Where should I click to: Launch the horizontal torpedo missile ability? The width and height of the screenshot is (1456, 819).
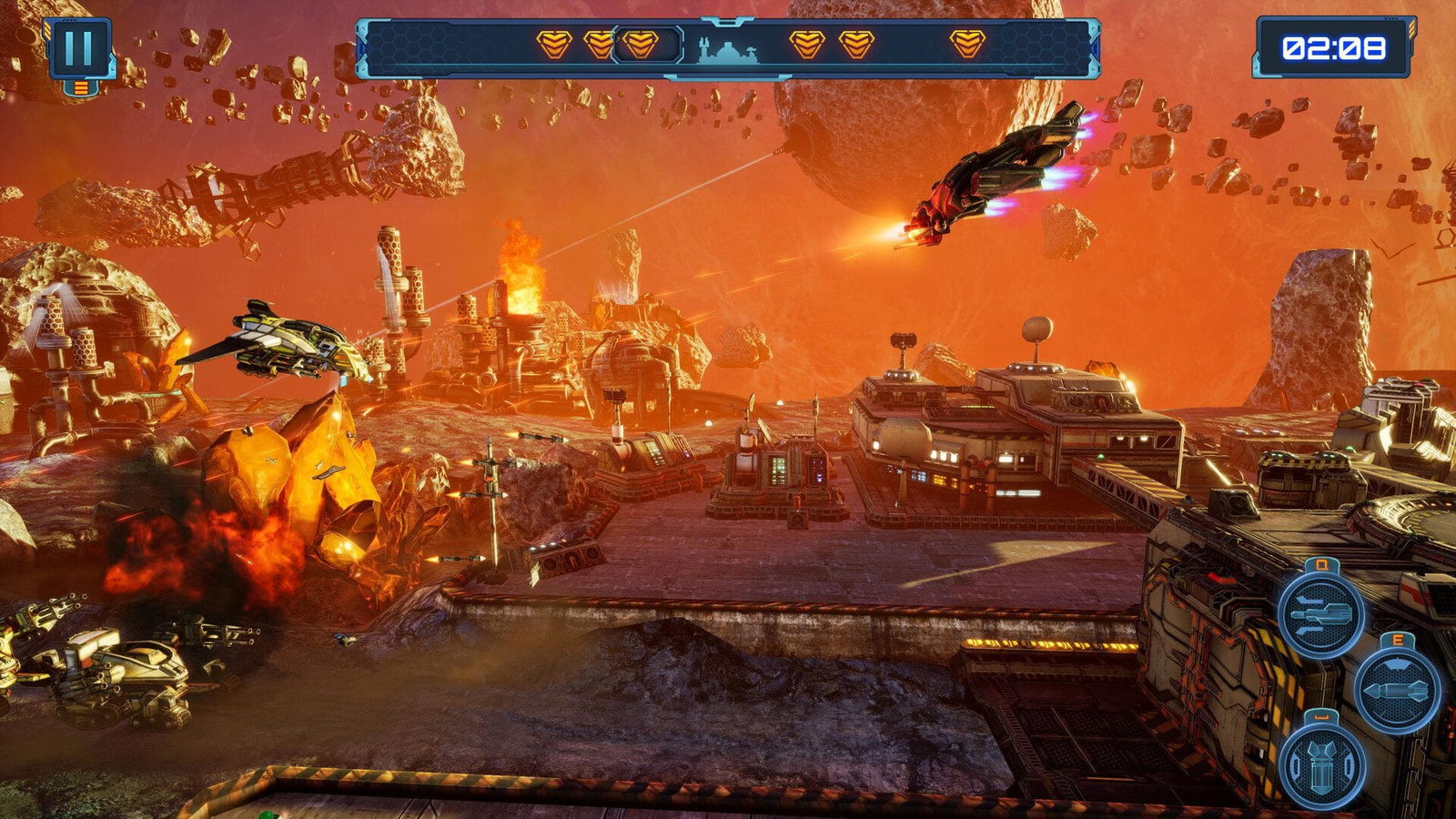[1396, 690]
